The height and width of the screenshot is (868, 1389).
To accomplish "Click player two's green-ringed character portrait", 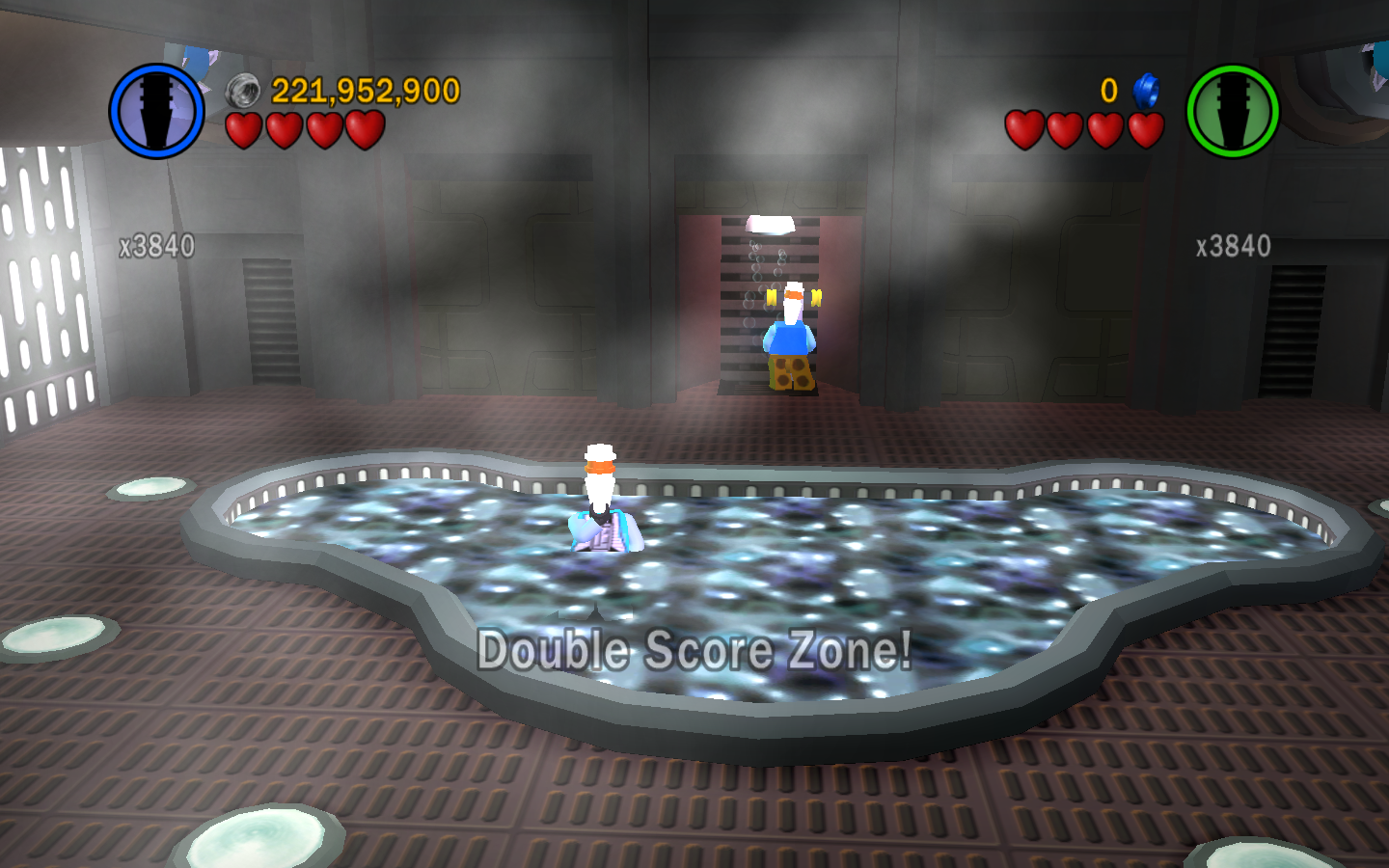I will pyautogui.click(x=1232, y=112).
